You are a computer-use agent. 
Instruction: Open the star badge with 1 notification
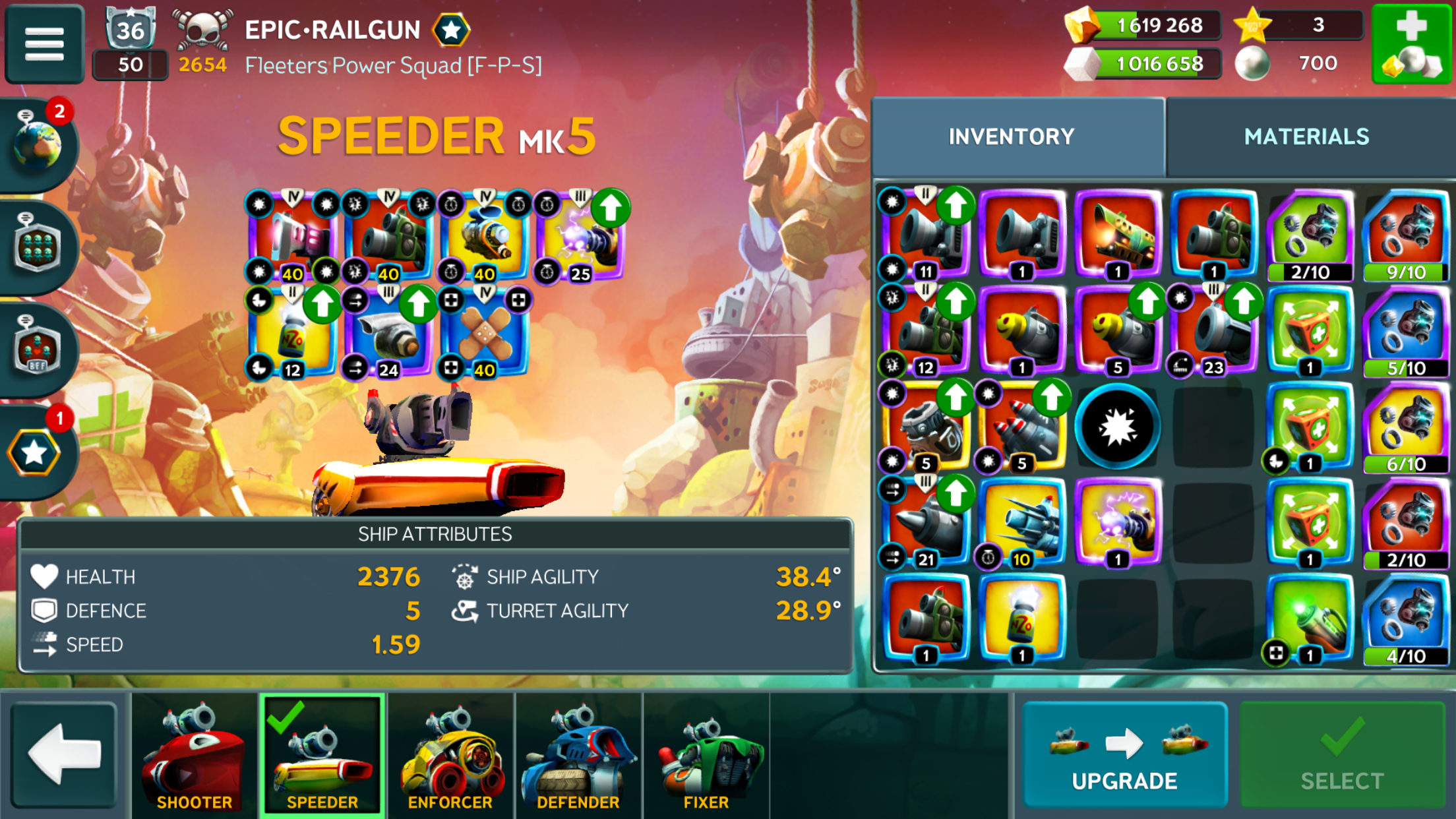tap(34, 452)
